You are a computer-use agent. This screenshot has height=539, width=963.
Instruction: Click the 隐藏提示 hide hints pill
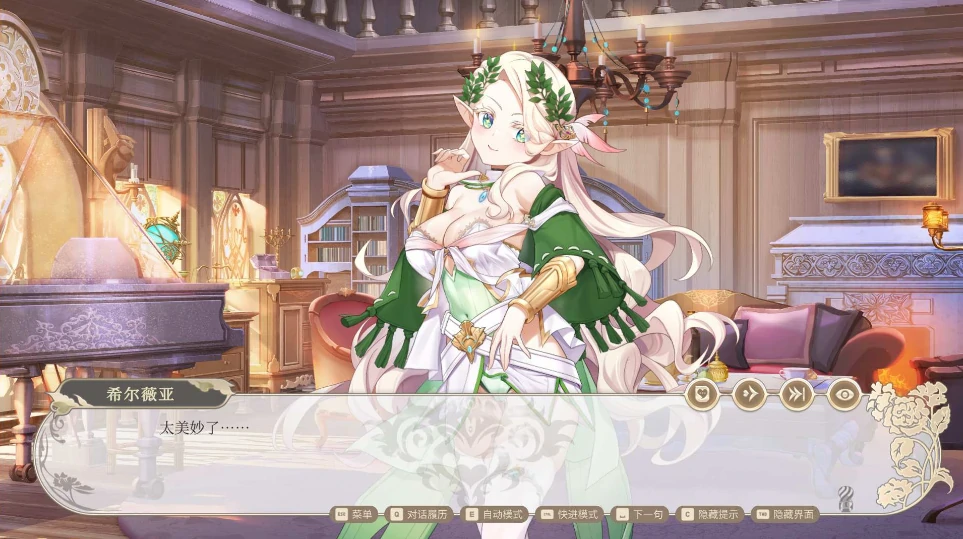(711, 514)
